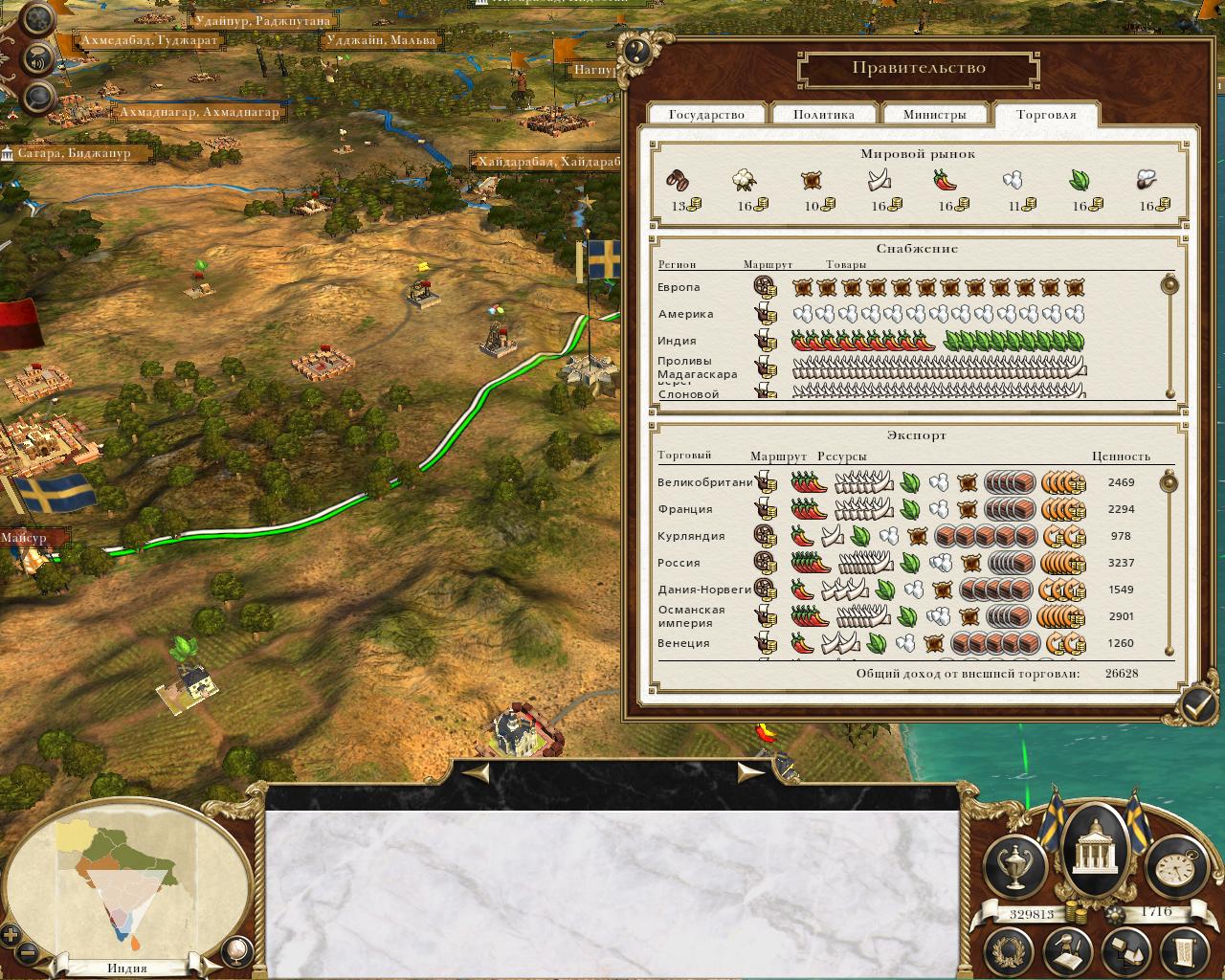1225x980 pixels.
Task: Open the Политика tab
Action: 823,114
